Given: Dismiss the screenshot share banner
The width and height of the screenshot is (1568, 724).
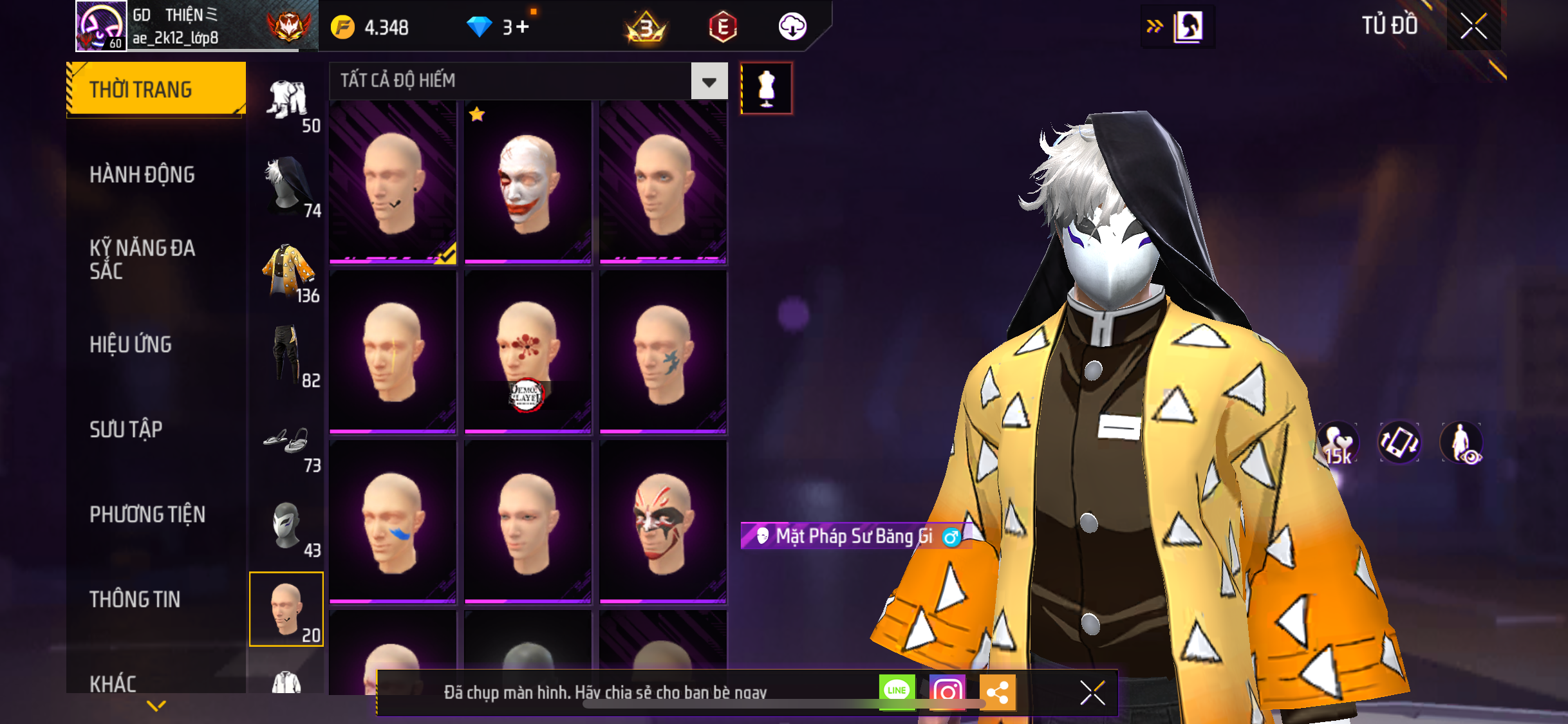Looking at the screenshot, I should pos(1092,693).
